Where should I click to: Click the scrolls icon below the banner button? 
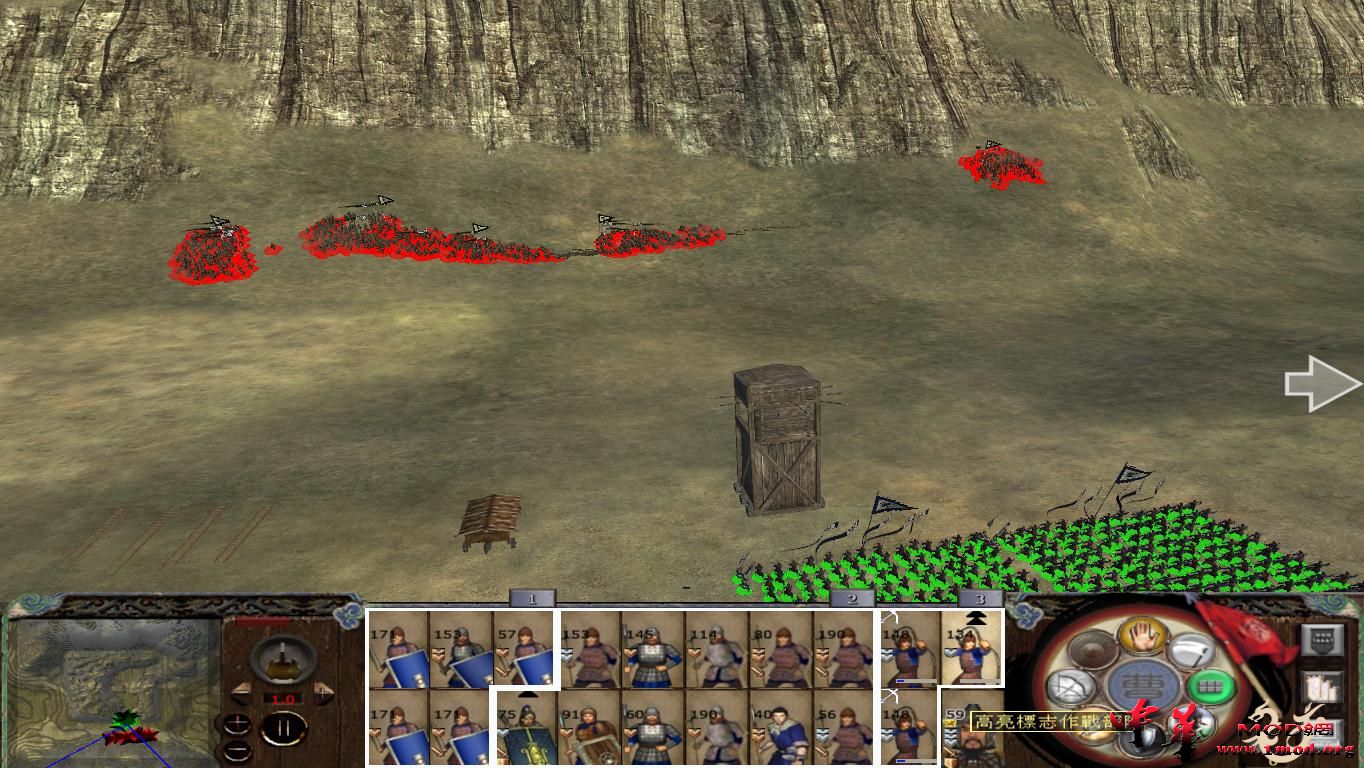[x=1324, y=686]
